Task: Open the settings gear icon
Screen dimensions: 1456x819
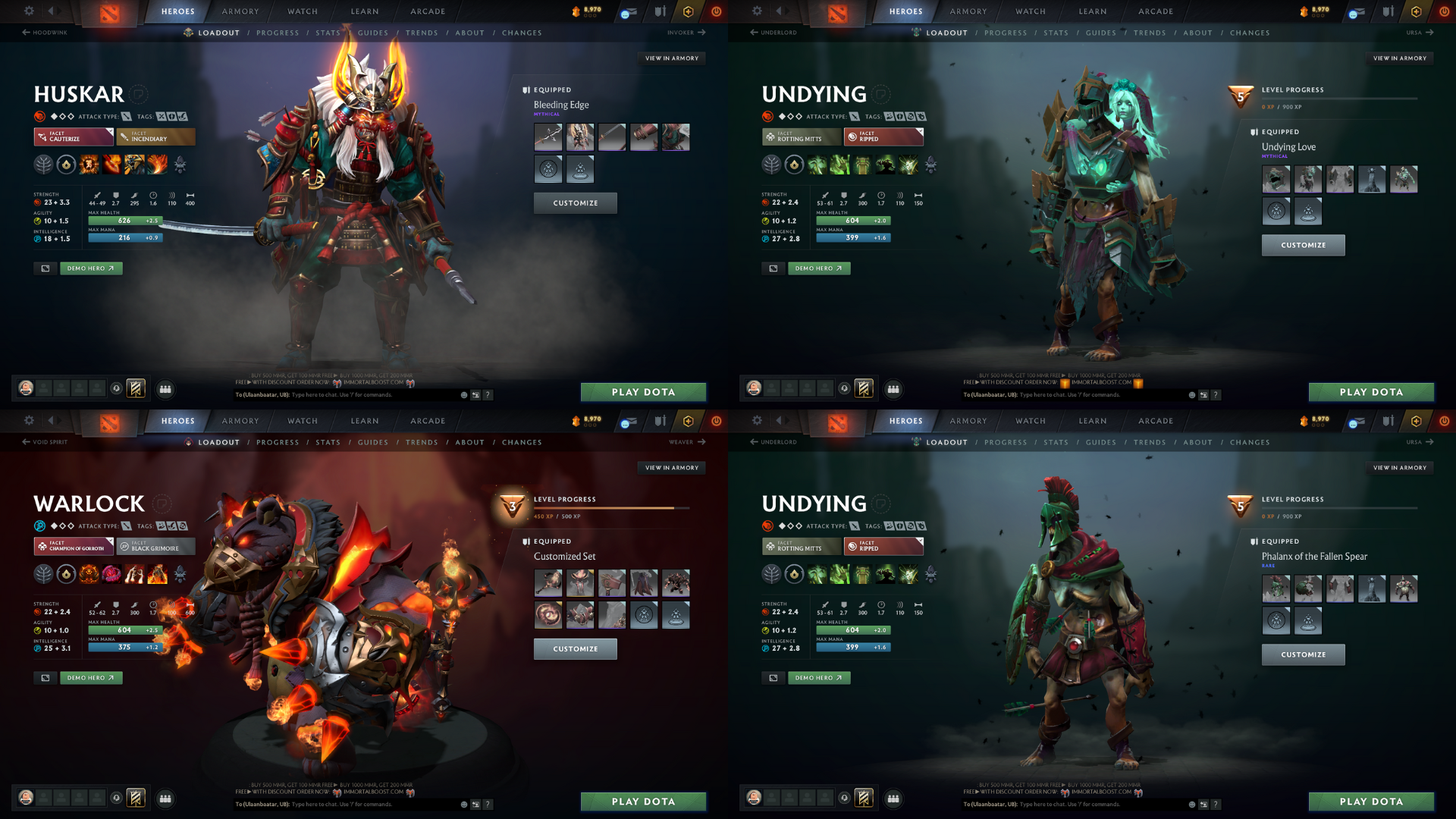Action: [x=29, y=11]
